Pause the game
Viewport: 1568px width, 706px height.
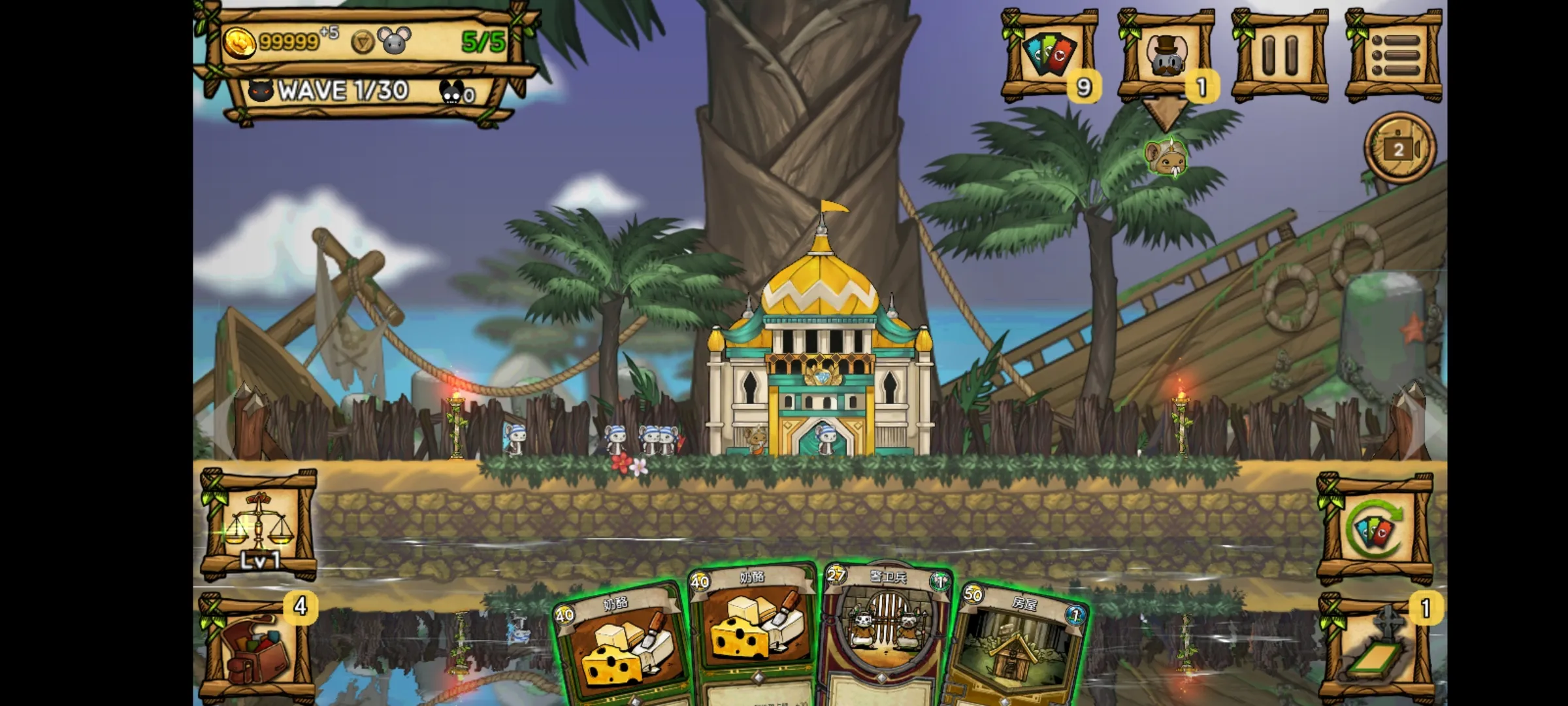pyautogui.click(x=1282, y=56)
